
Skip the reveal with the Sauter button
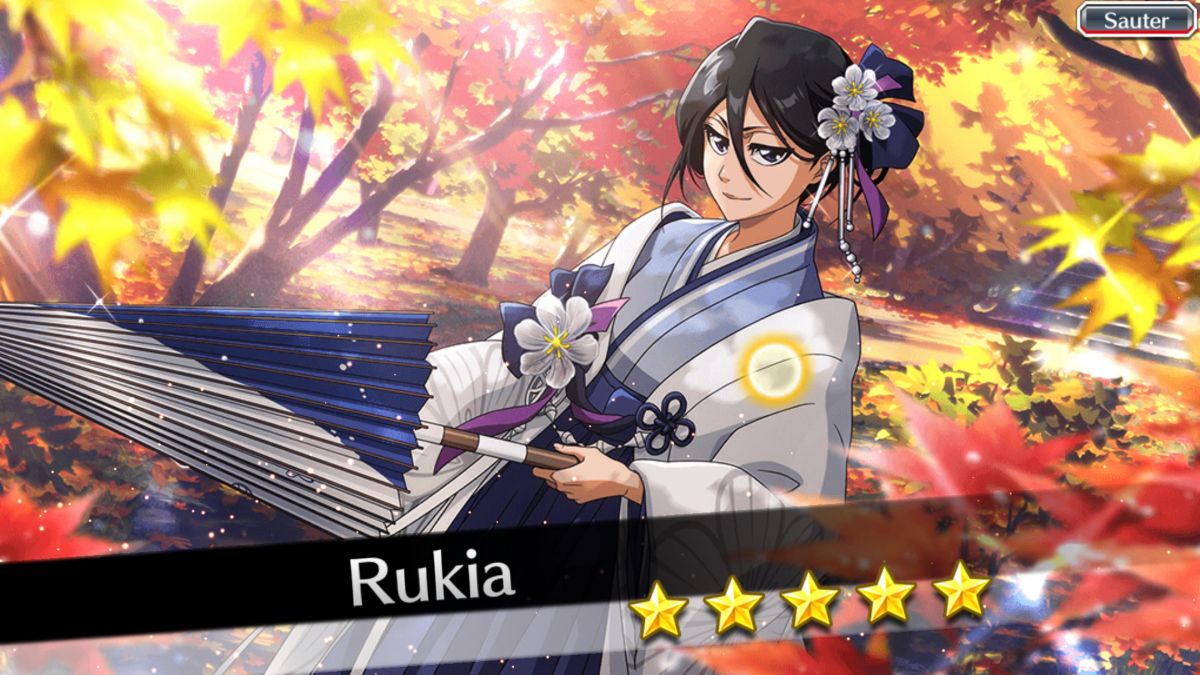pos(1136,19)
